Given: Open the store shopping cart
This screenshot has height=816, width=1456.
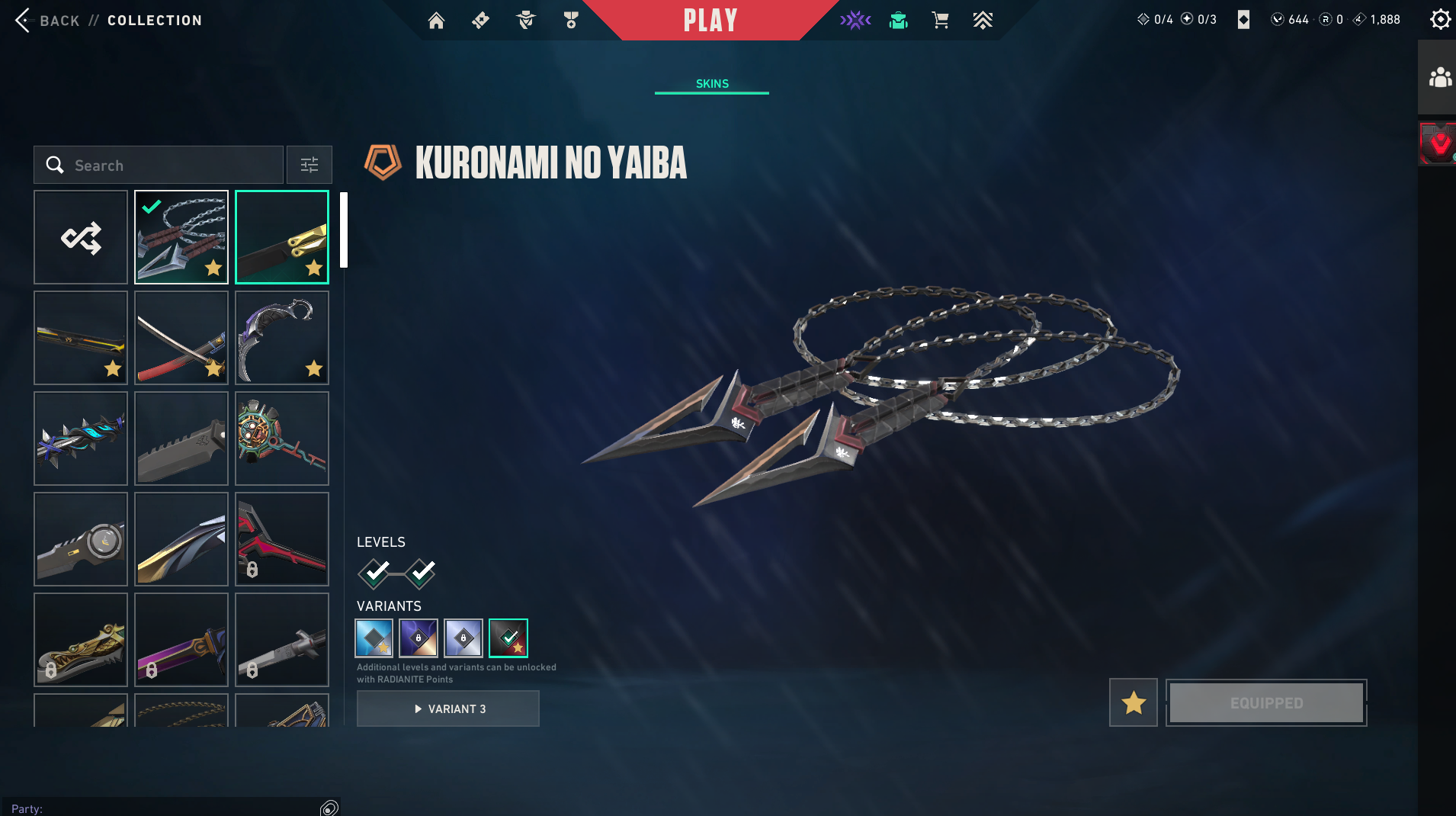Looking at the screenshot, I should point(940,21).
